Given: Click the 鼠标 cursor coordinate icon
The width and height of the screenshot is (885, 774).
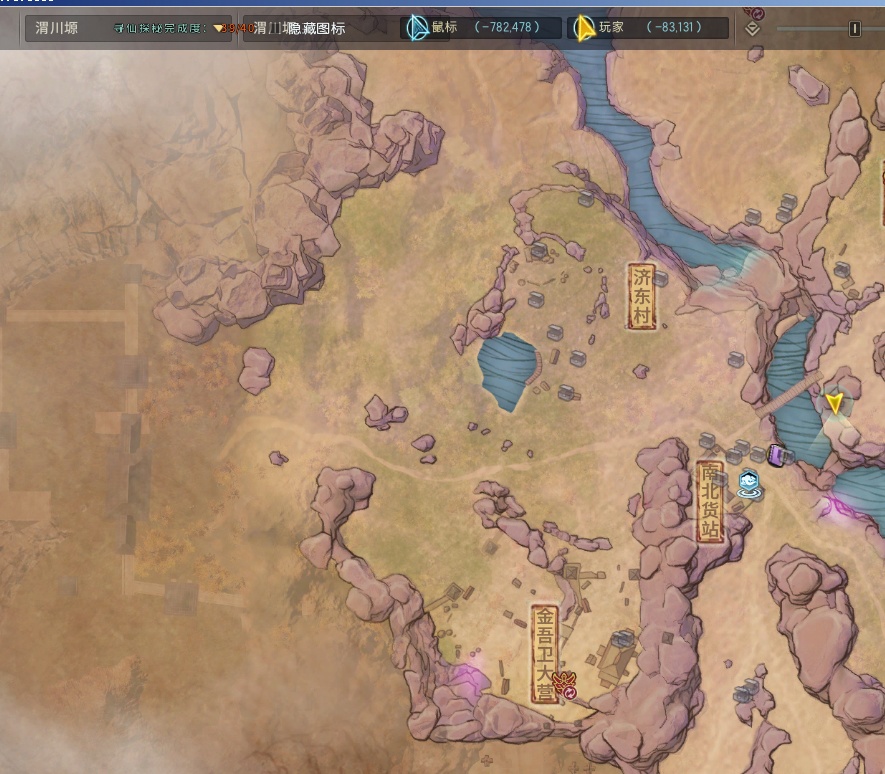Looking at the screenshot, I should 418,27.
